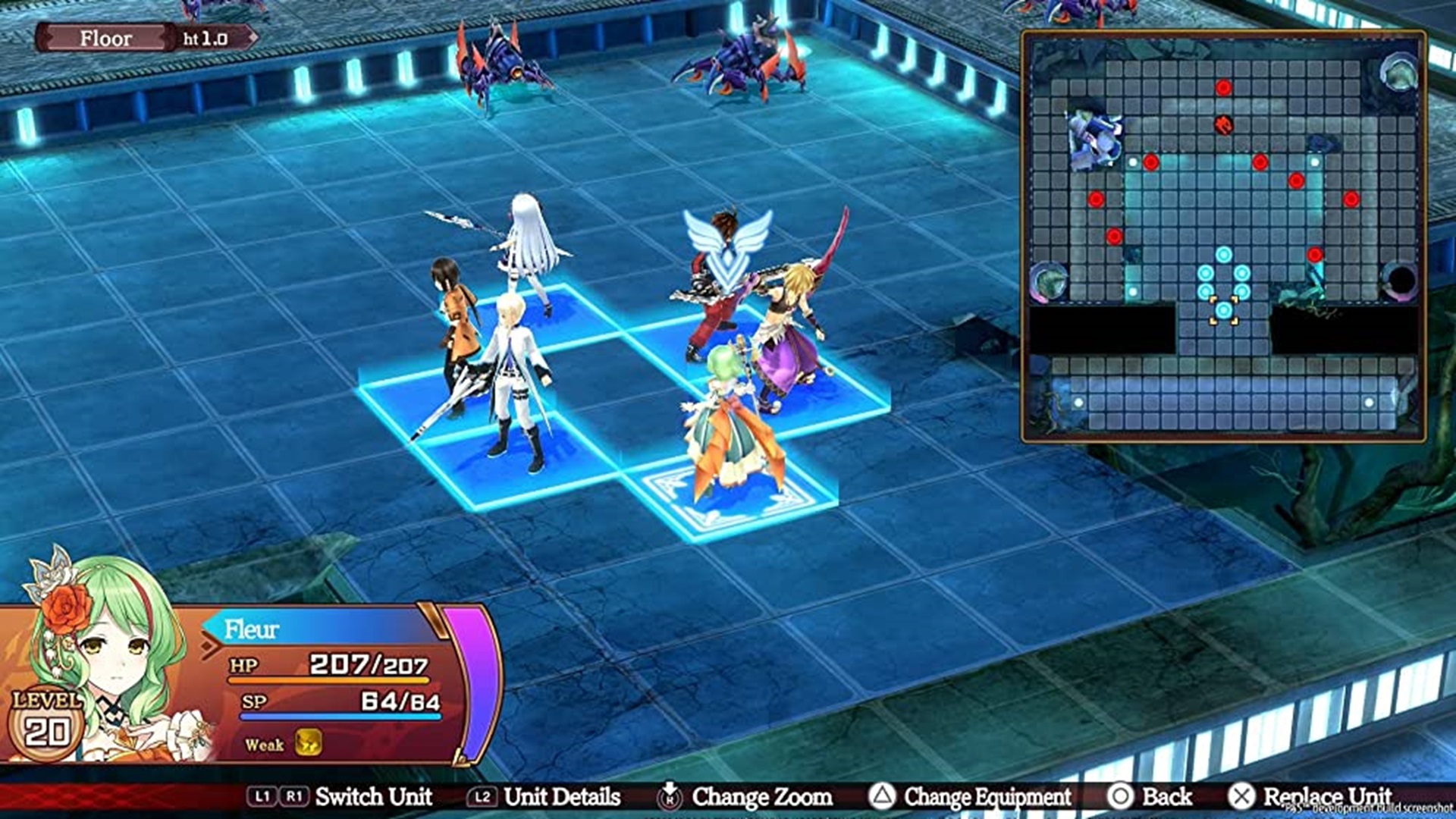Select Fleur on the cursor tile
This screenshot has height=819, width=1456.
point(732,440)
